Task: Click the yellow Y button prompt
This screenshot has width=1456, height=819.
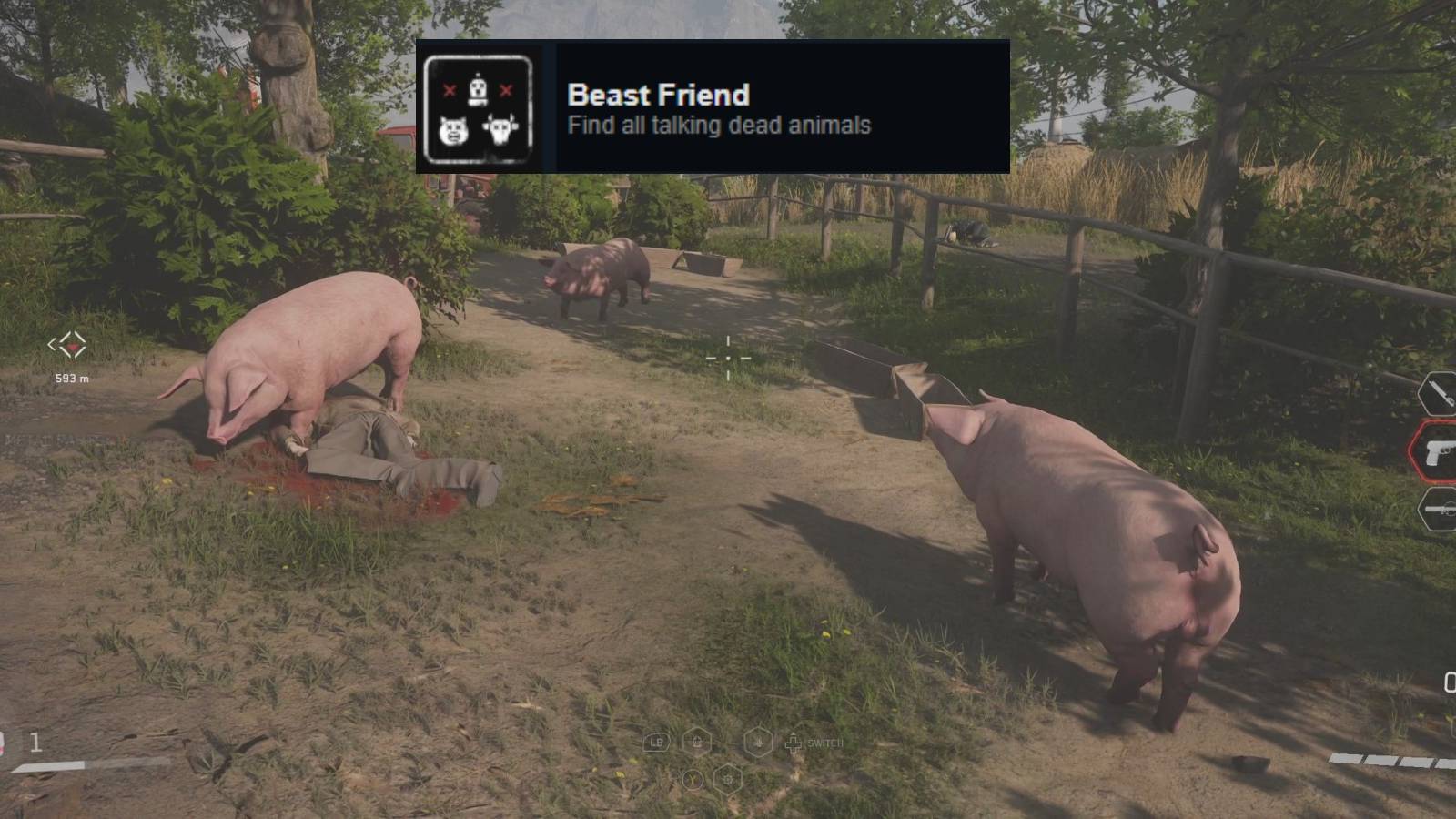Action: coord(693,780)
